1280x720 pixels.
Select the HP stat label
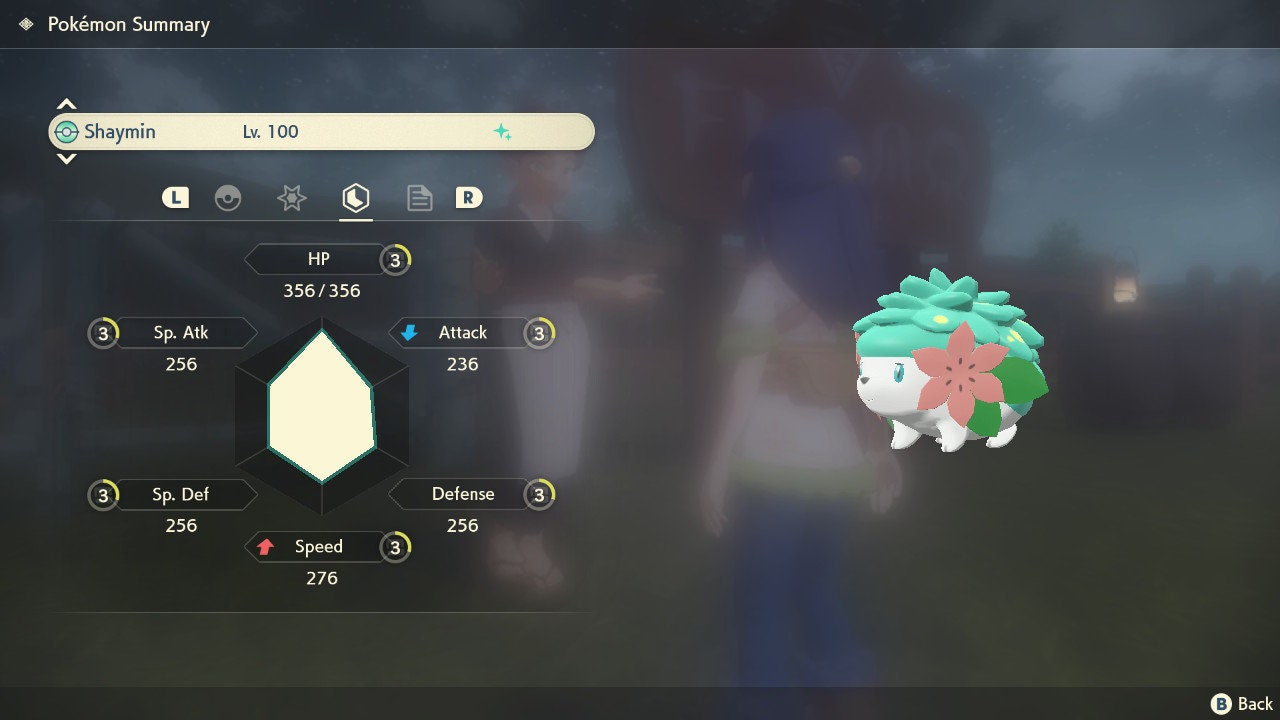(x=318, y=260)
